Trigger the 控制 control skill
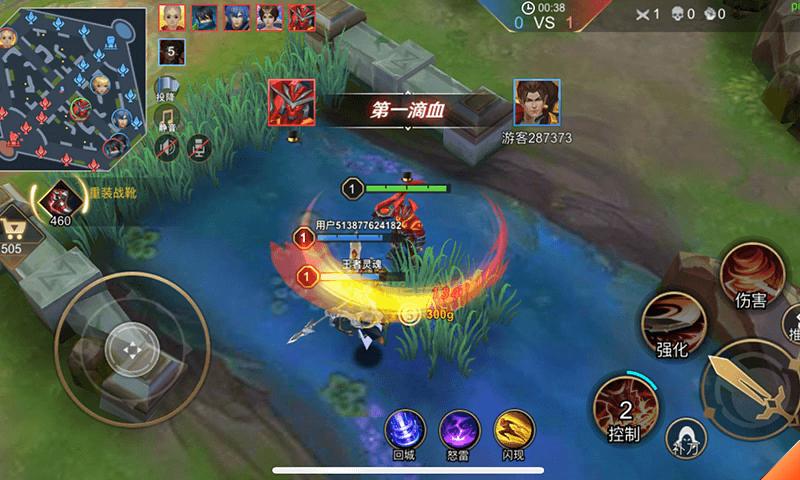 pos(624,408)
